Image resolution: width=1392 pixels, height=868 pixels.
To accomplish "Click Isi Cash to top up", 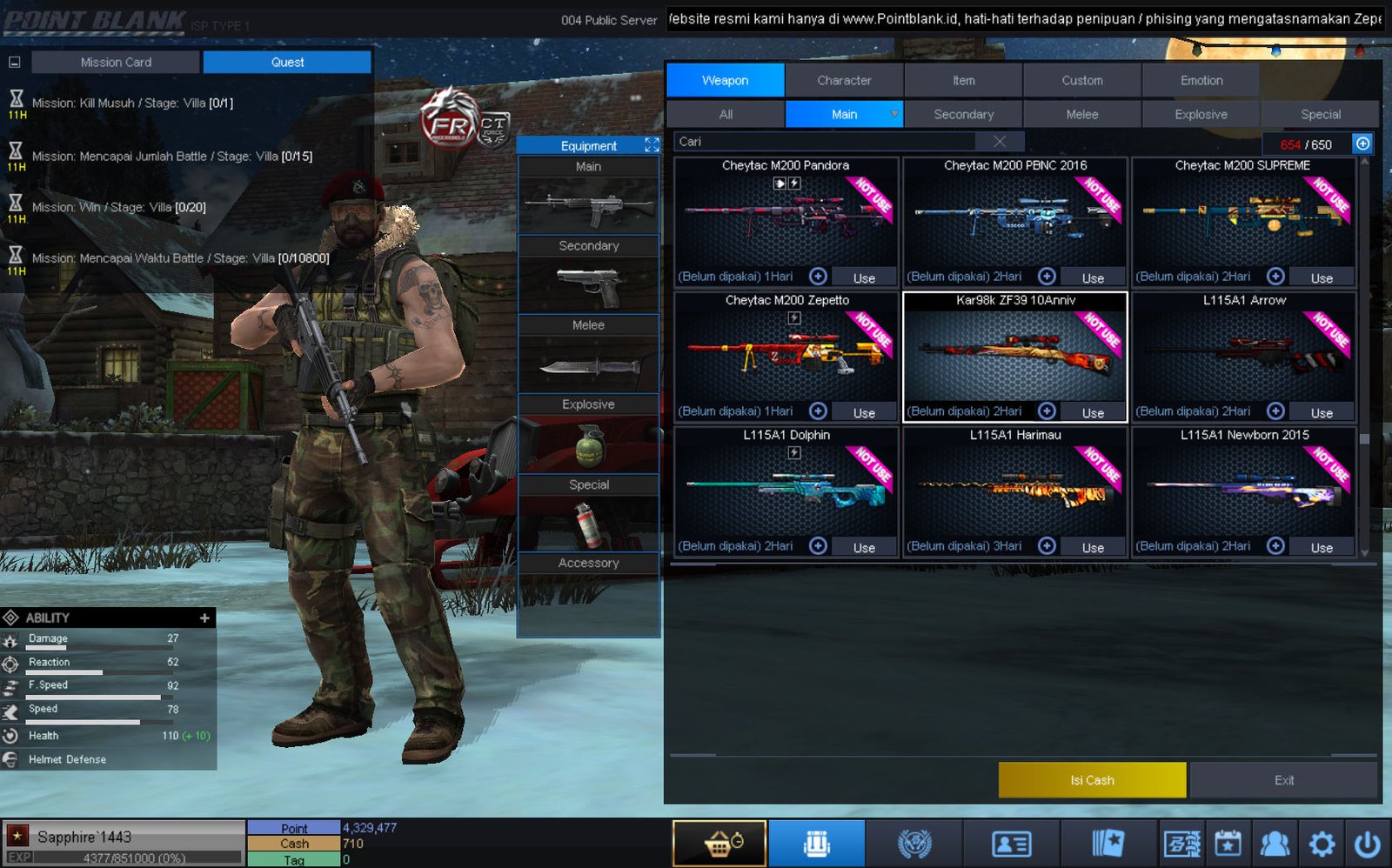I will point(1092,780).
